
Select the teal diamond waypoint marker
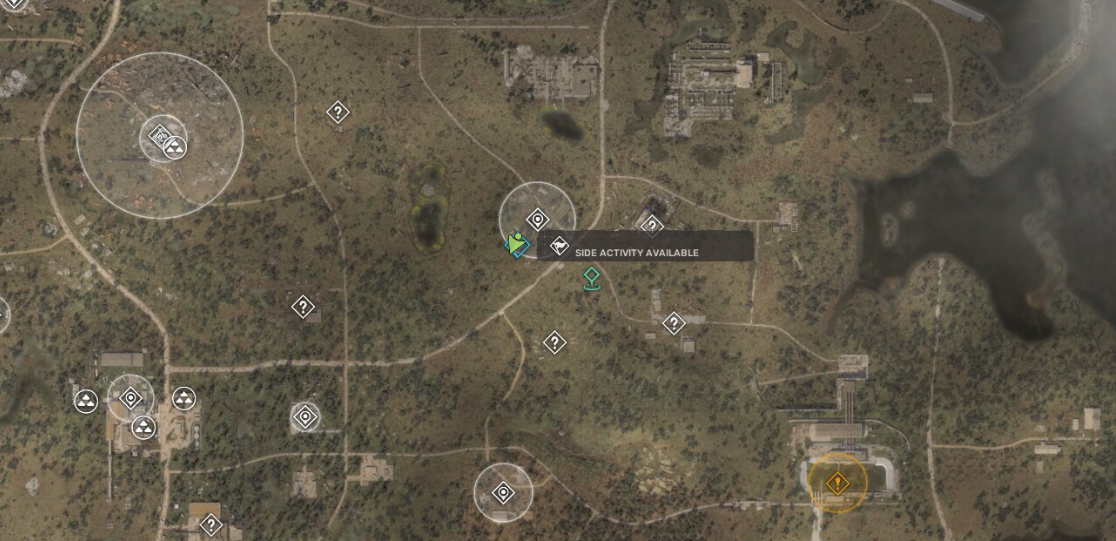[592, 279]
